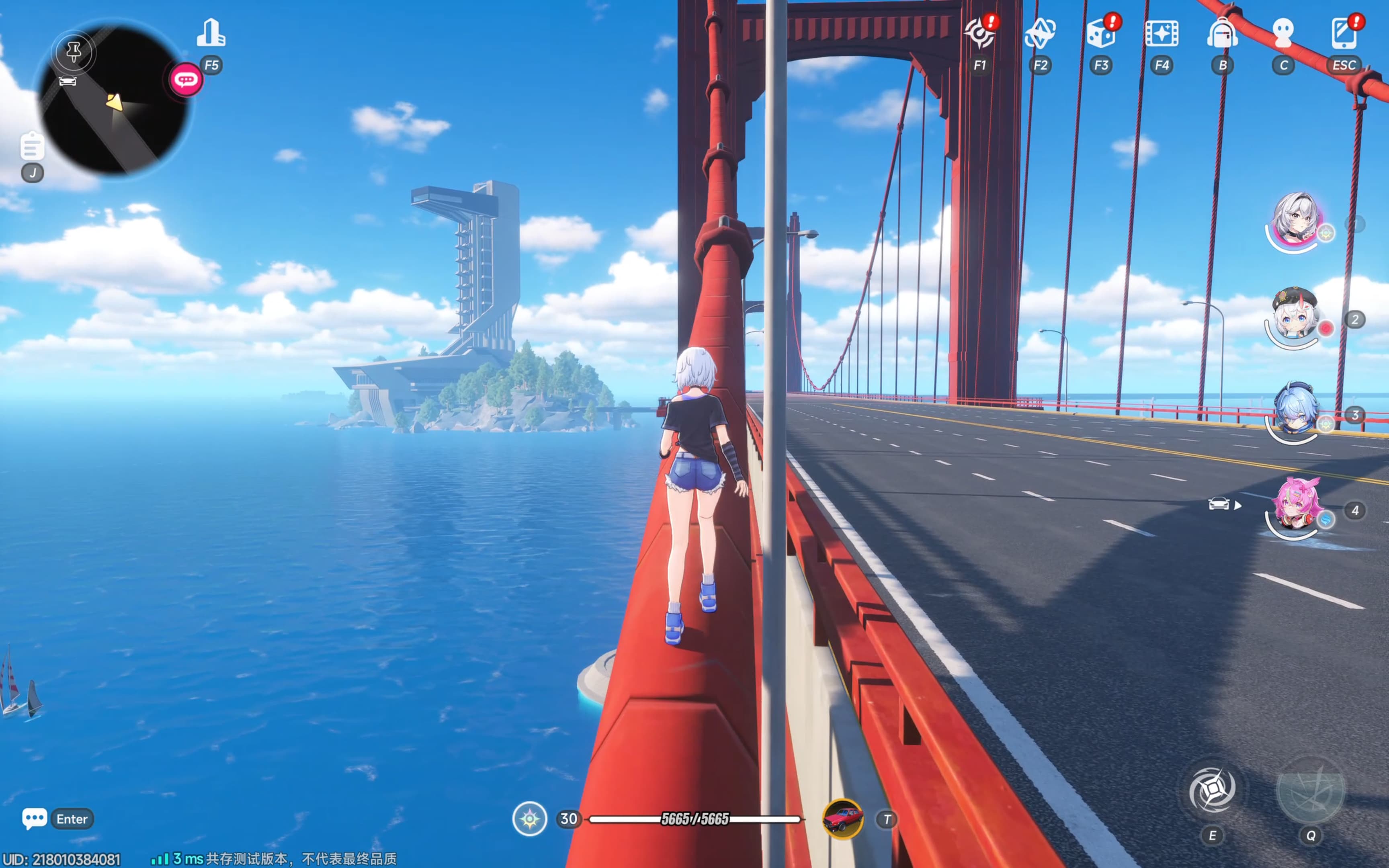Open the star emblem menu icon
Image resolution: width=1389 pixels, height=868 pixels.
pos(1040,33)
